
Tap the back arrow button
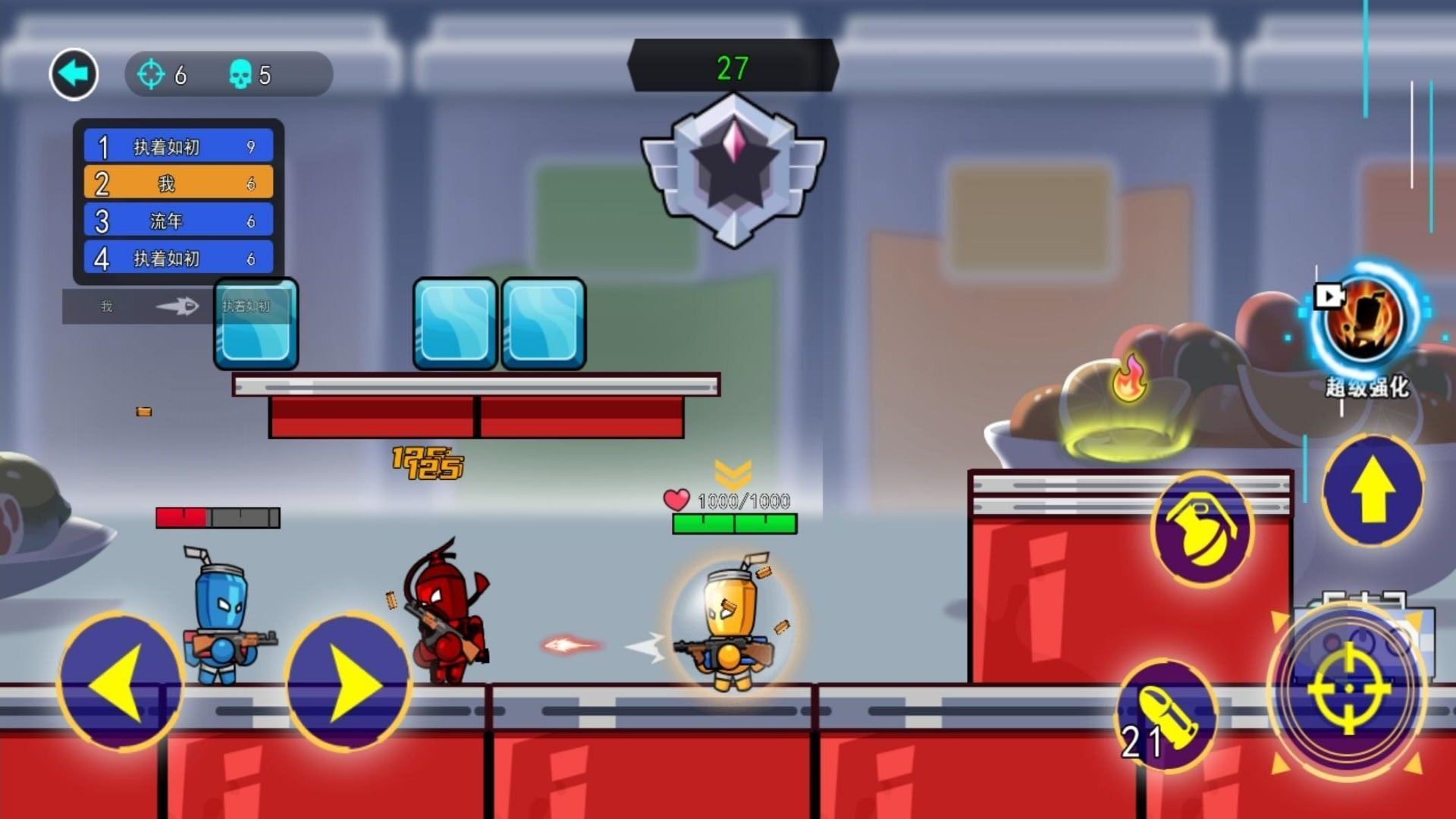(74, 74)
